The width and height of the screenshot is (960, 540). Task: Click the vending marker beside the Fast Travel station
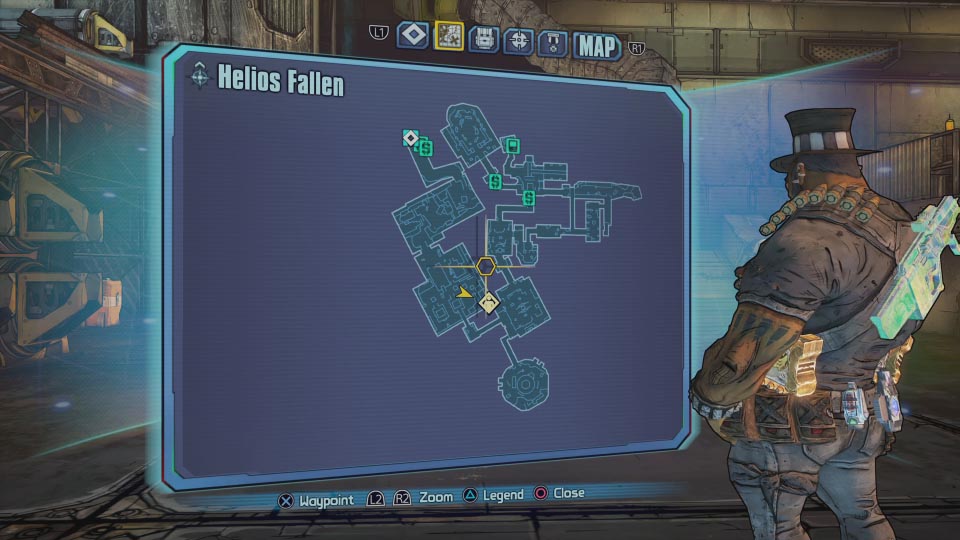coord(424,148)
